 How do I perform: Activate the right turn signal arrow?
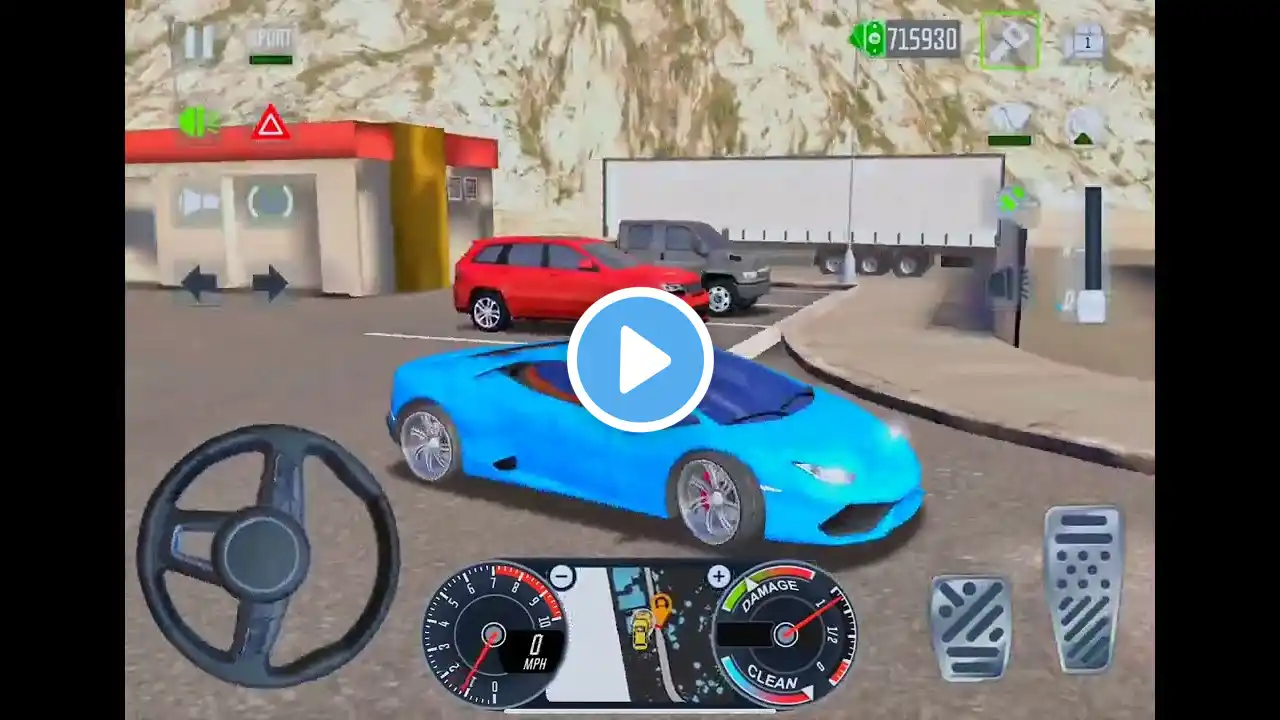click(x=270, y=283)
